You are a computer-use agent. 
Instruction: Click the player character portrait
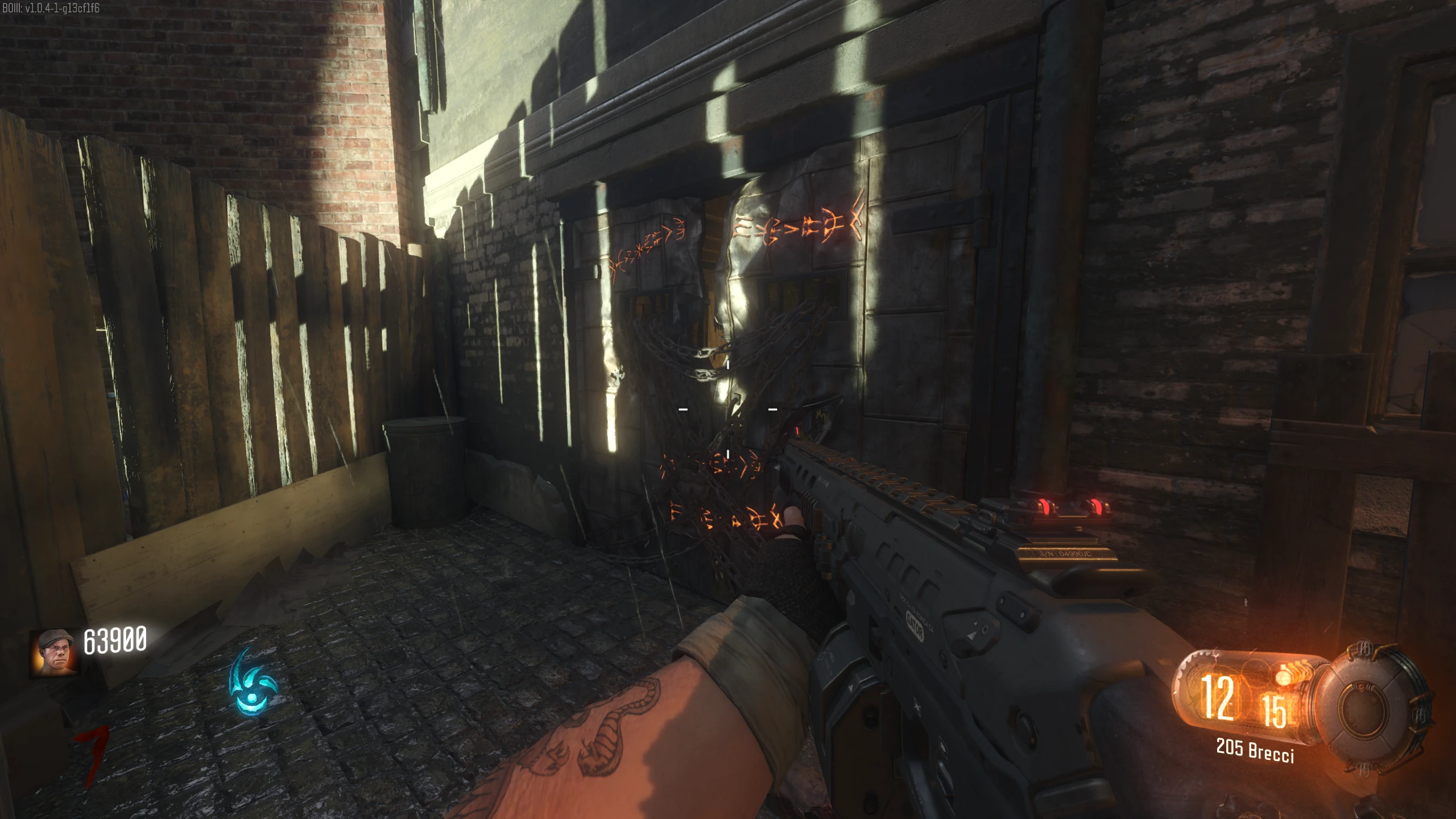tap(55, 652)
